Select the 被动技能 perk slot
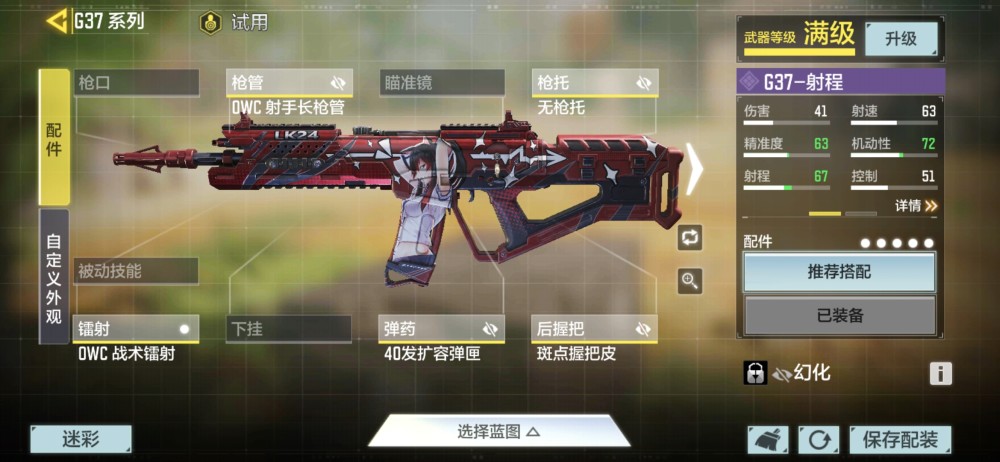1000x462 pixels. click(x=136, y=271)
